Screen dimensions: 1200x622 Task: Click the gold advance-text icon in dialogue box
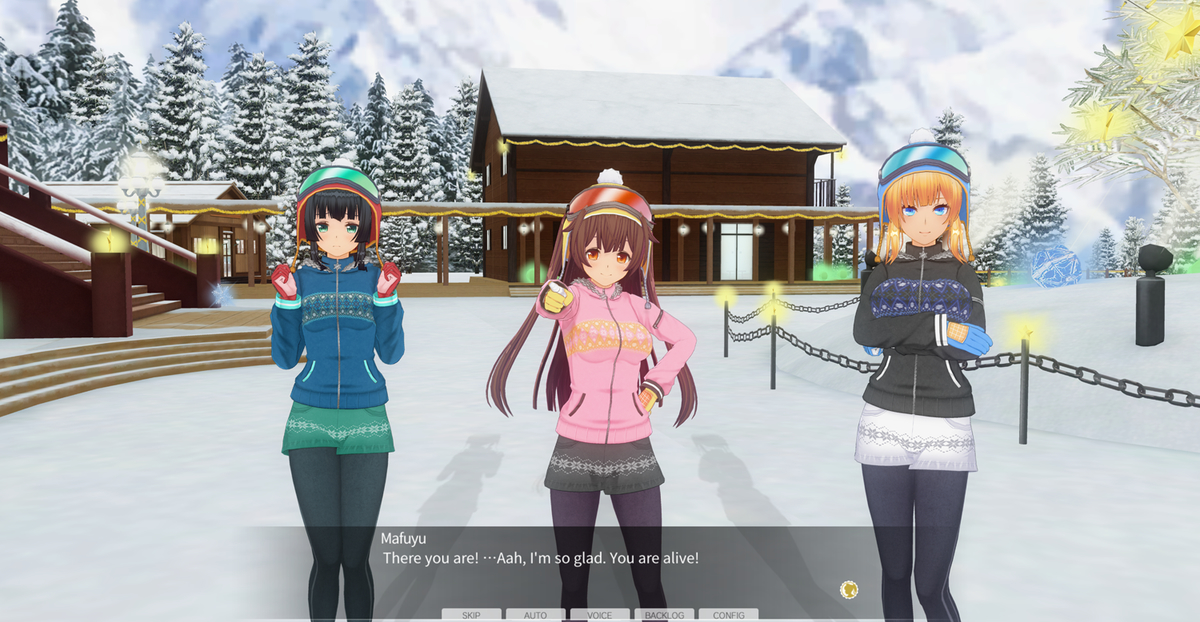tap(849, 589)
